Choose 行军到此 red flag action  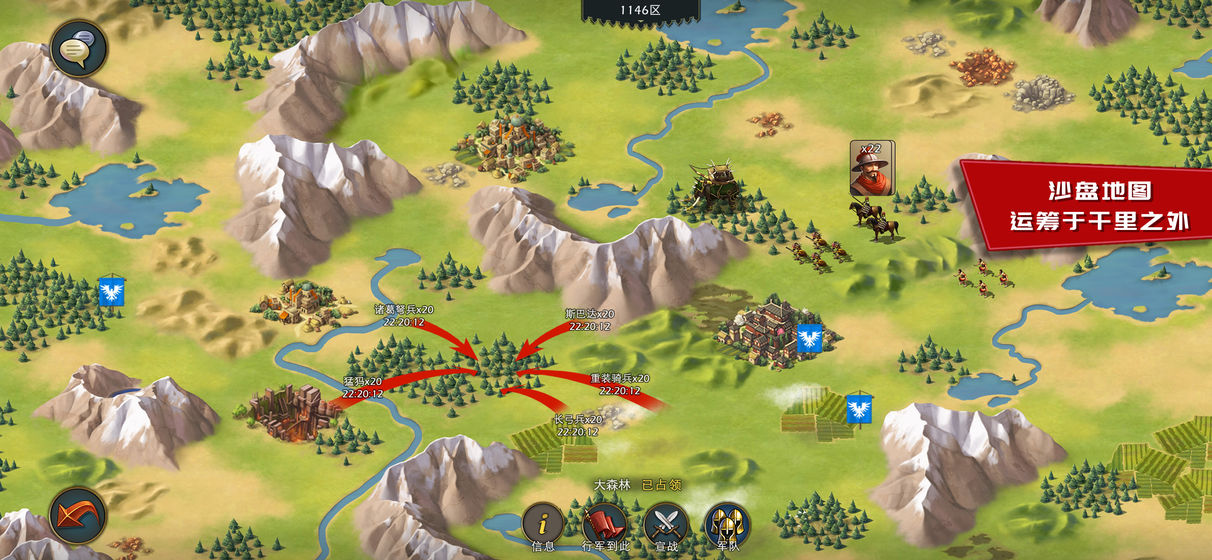coord(604,524)
